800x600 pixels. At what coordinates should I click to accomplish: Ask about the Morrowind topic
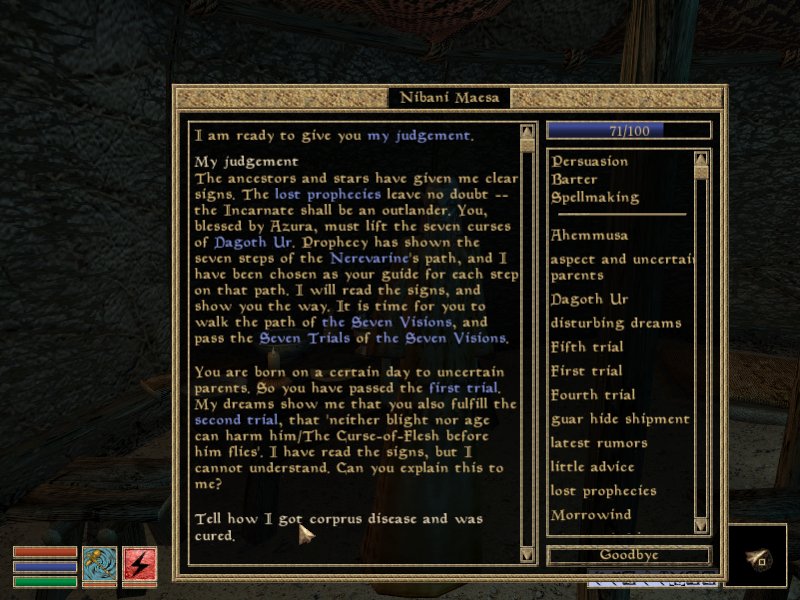[x=590, y=515]
